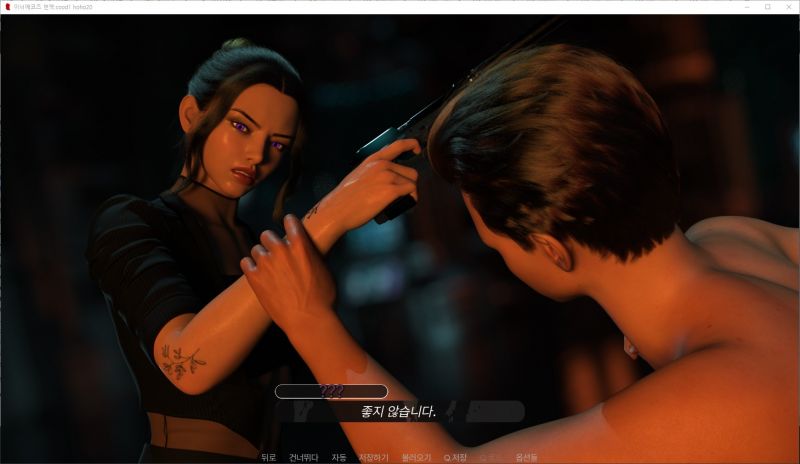Quick save with Q.저장
This screenshot has height=464, width=800.
455,457
